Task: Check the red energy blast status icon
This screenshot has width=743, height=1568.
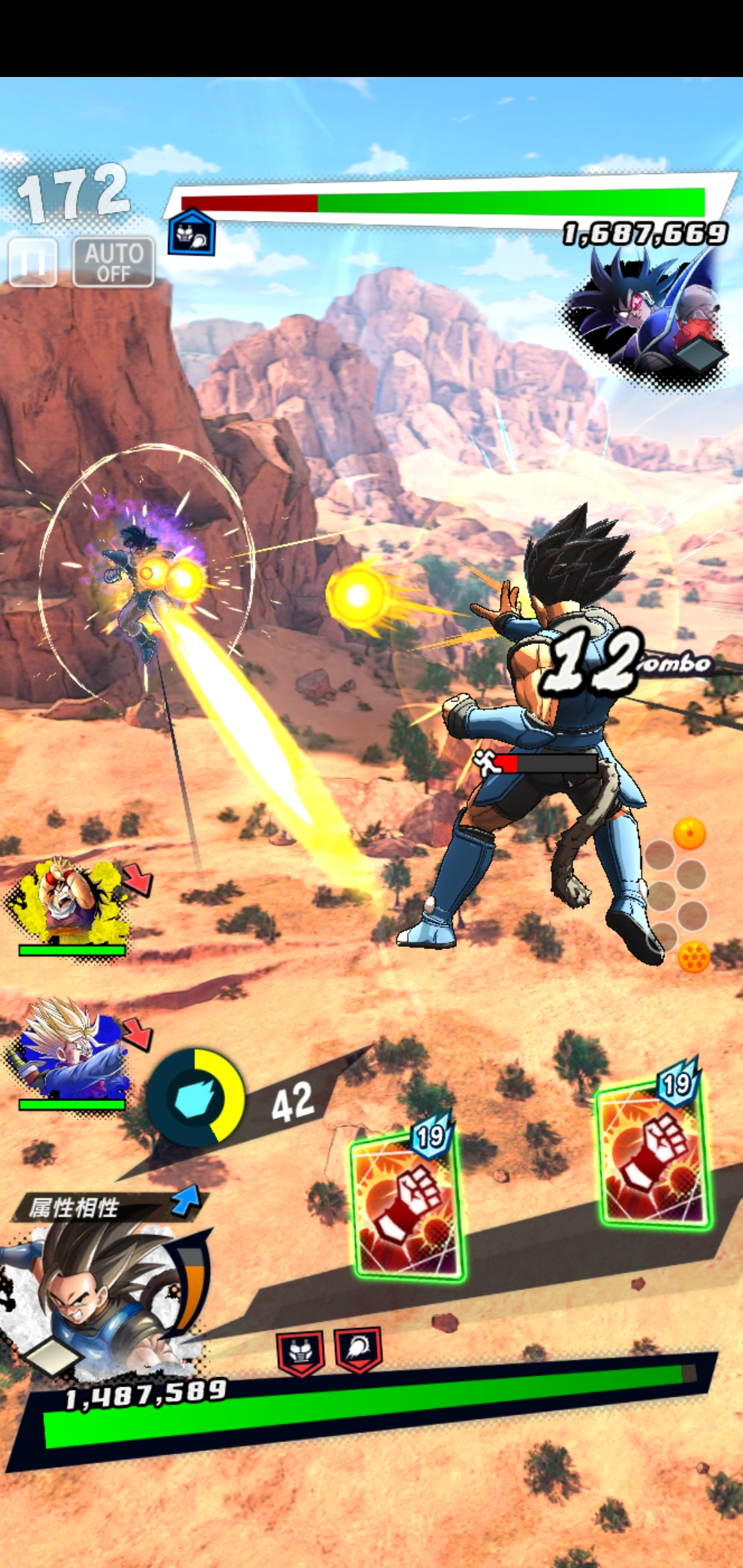Action: point(358,1349)
